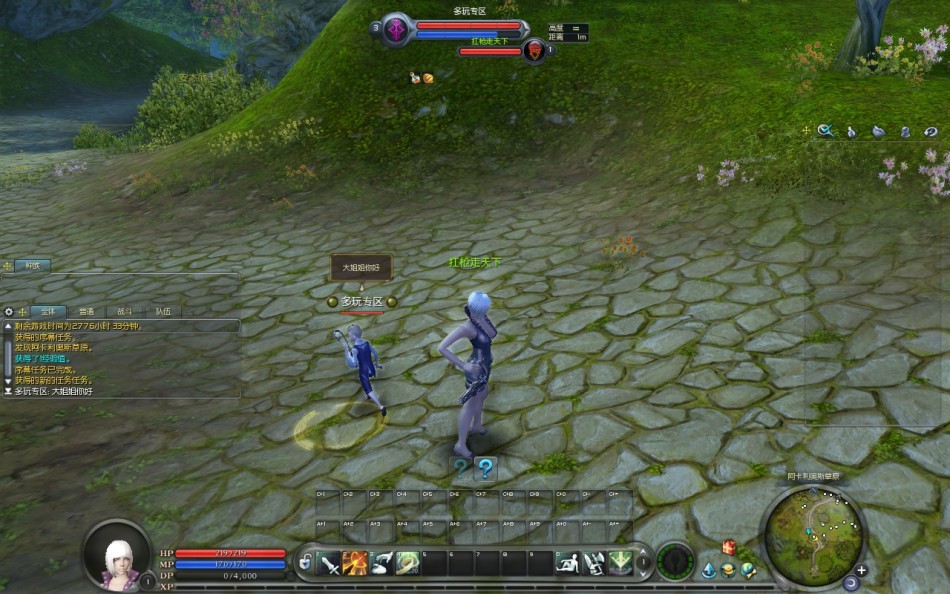Toggle the hotbar padlock icon
This screenshot has width=950, height=594.
click(x=305, y=564)
